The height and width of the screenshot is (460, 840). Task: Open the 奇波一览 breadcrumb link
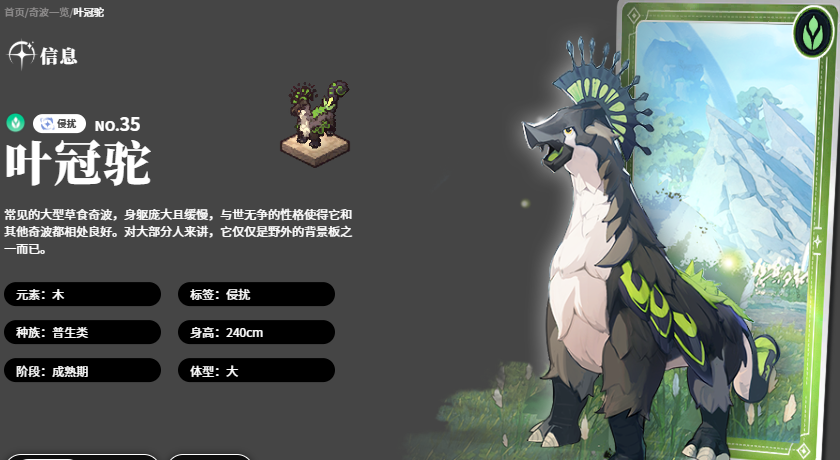(x=50, y=12)
